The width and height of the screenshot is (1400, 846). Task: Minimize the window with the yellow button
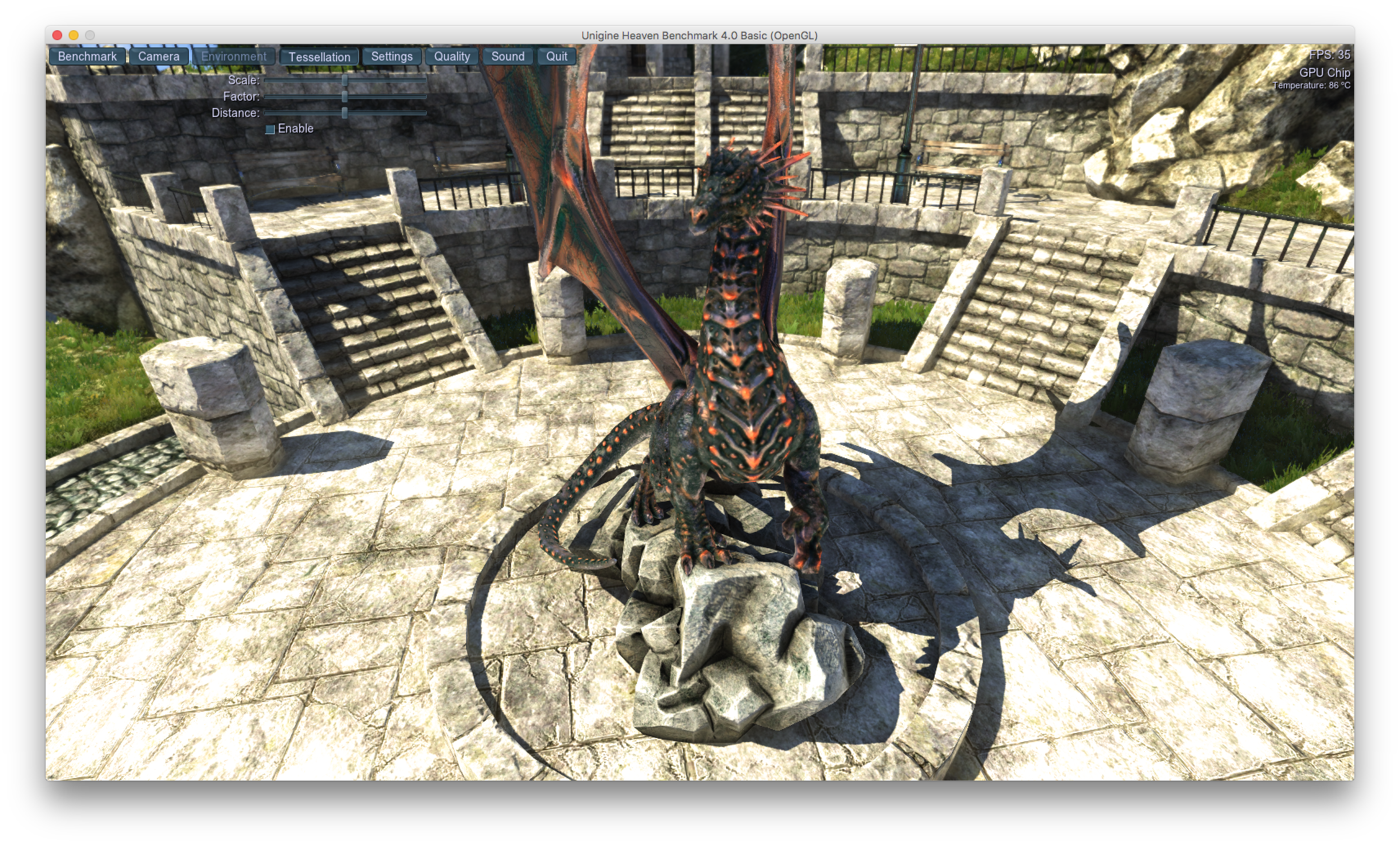[73, 35]
